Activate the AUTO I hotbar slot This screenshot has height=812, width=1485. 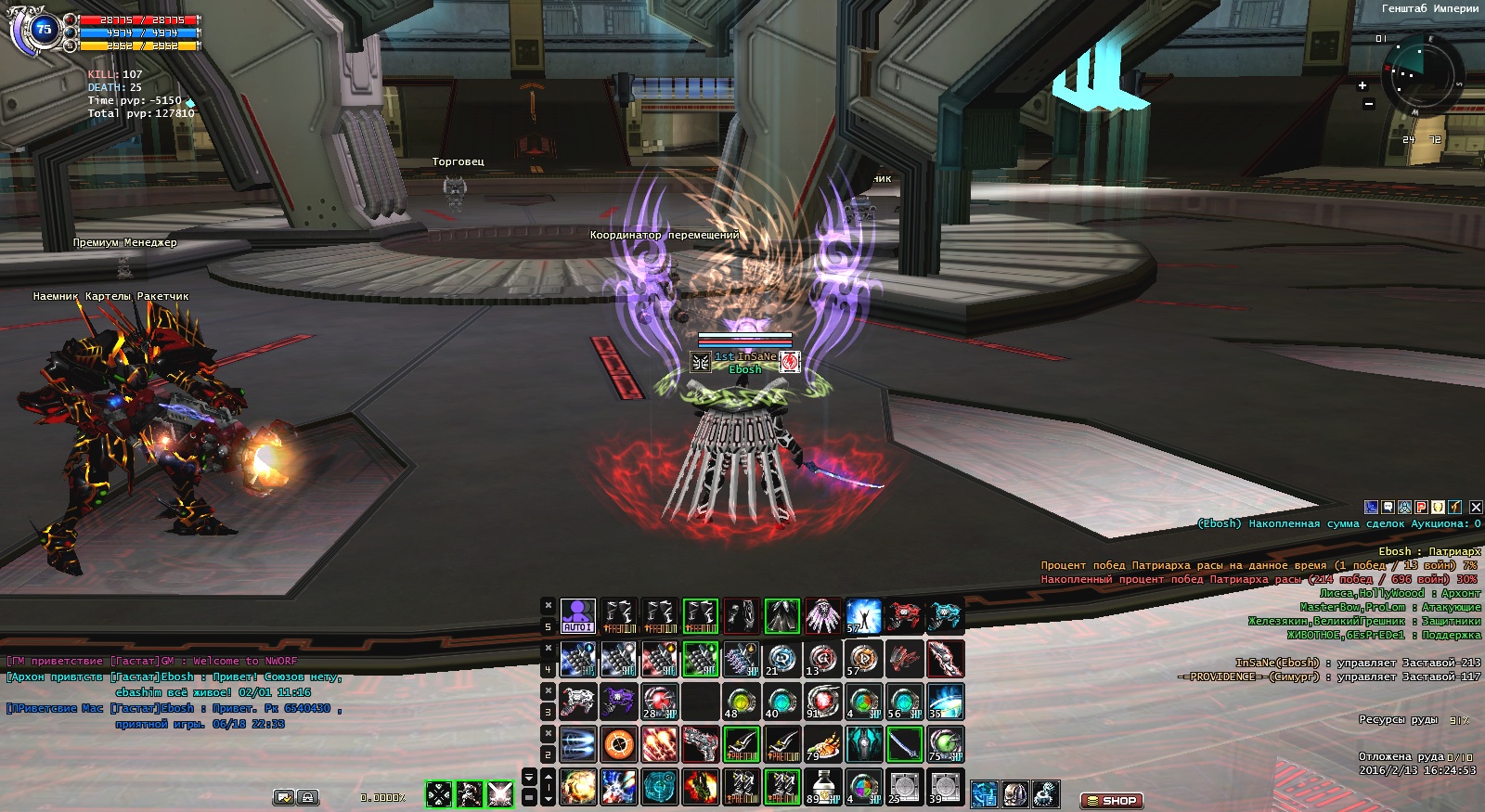coord(577,616)
